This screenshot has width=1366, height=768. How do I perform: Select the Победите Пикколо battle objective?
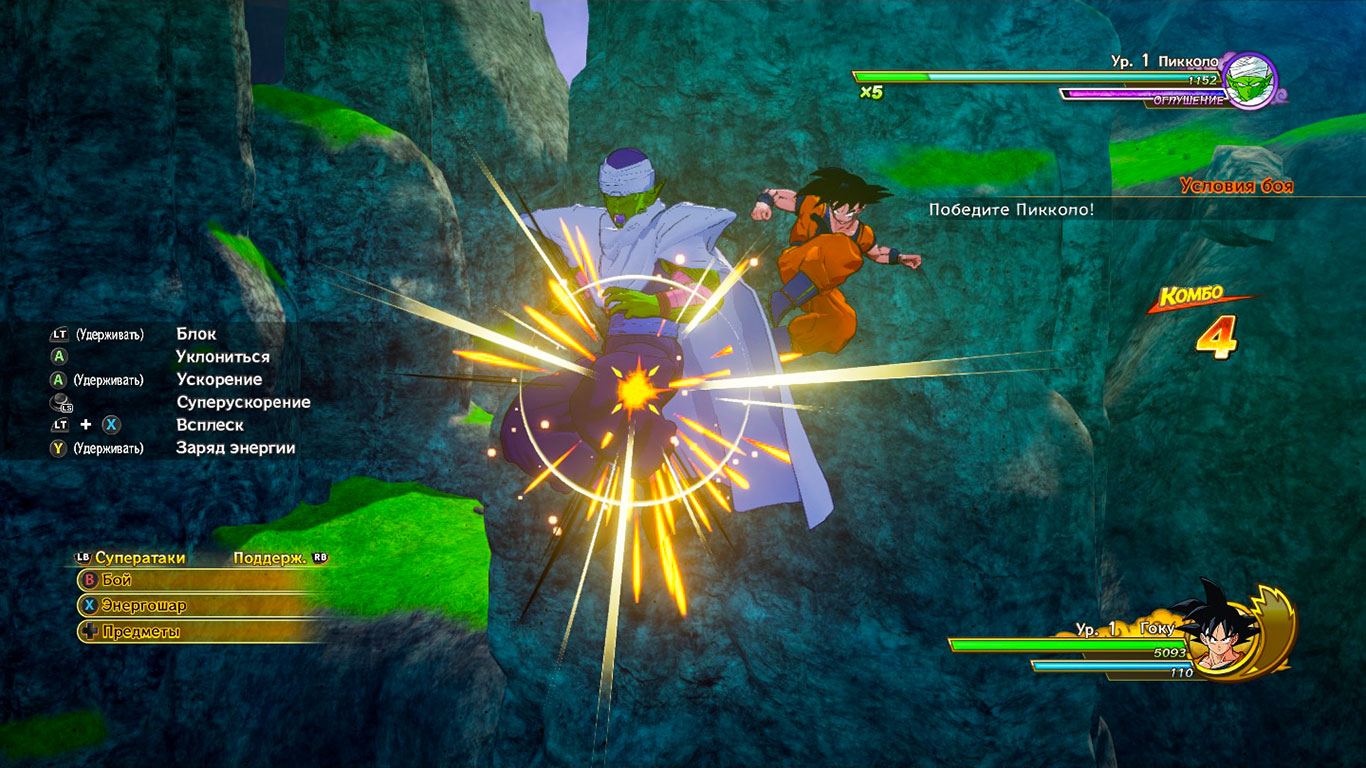click(1011, 209)
